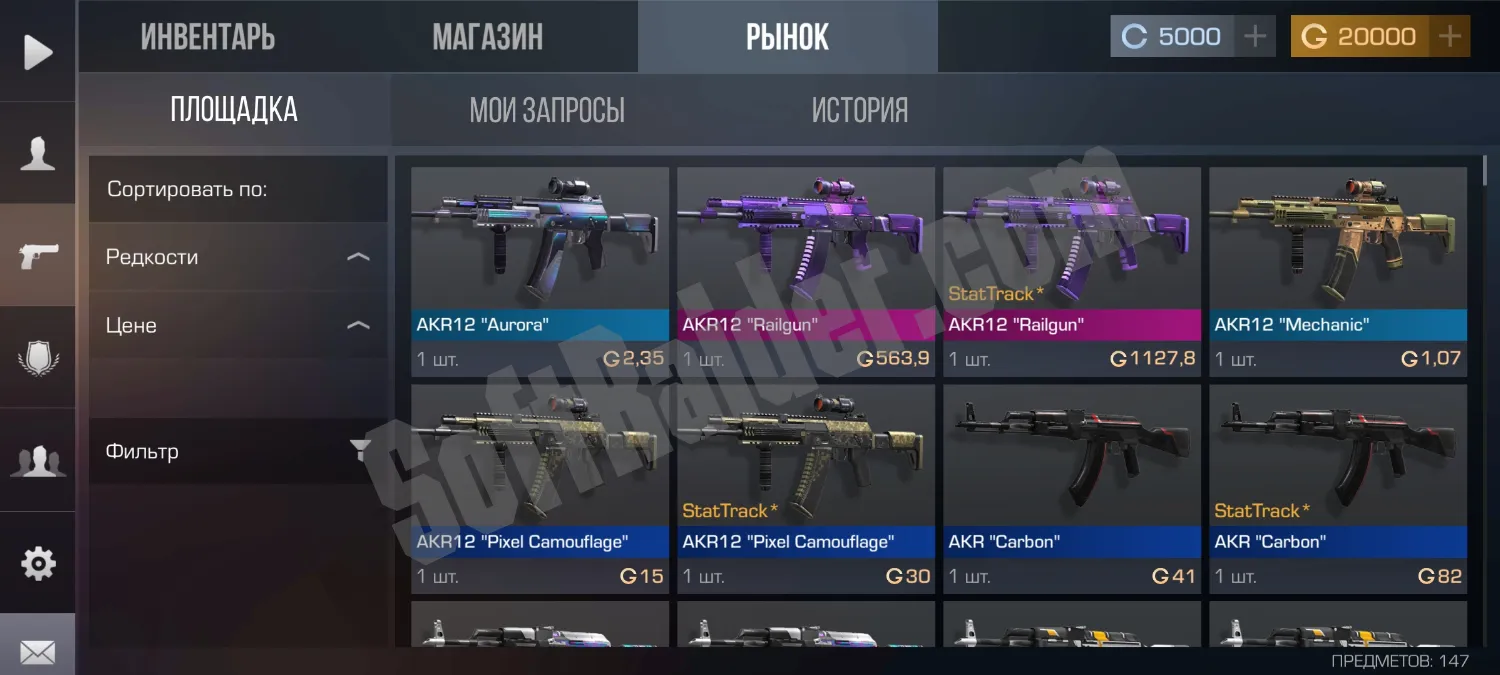Choose the AKR12 "Mechanic" listing
1500x675 pixels.
coord(1338,270)
